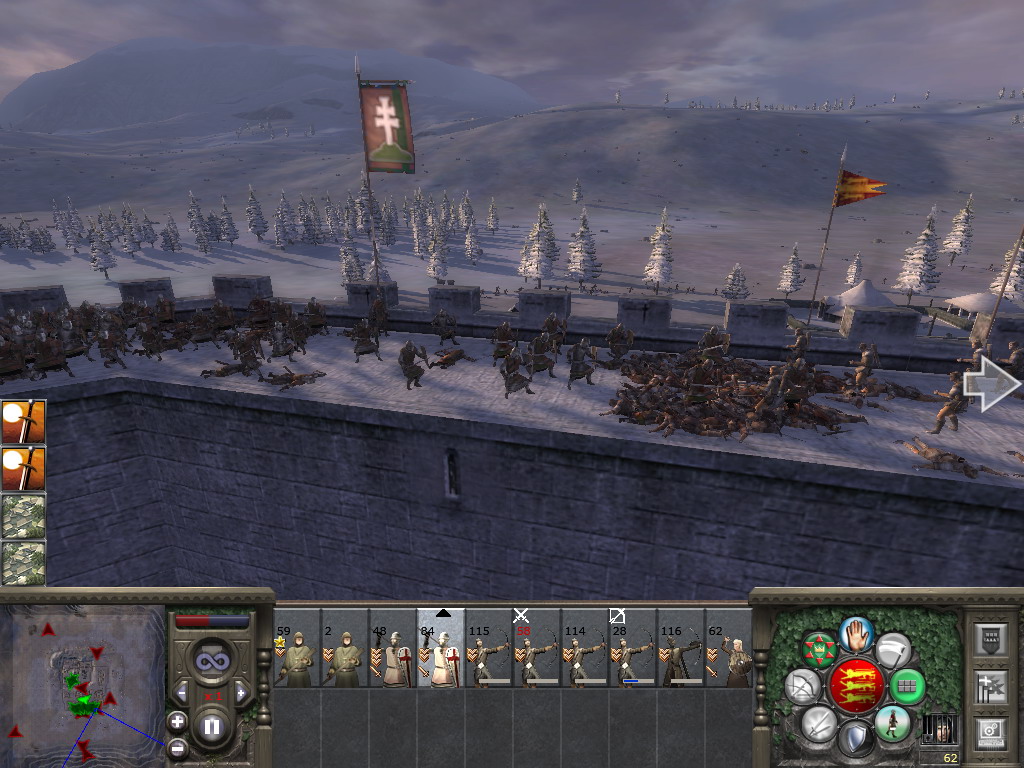Toggle the green formation grid button
The image size is (1024, 768).
907,686
